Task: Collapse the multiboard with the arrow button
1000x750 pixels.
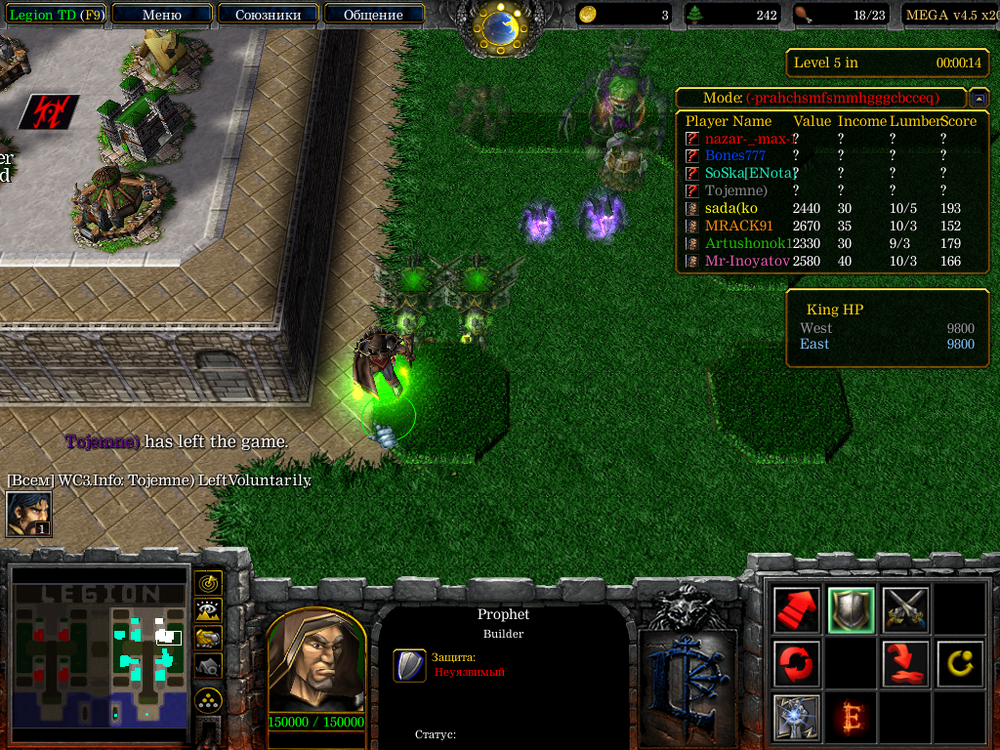Action: tap(980, 98)
